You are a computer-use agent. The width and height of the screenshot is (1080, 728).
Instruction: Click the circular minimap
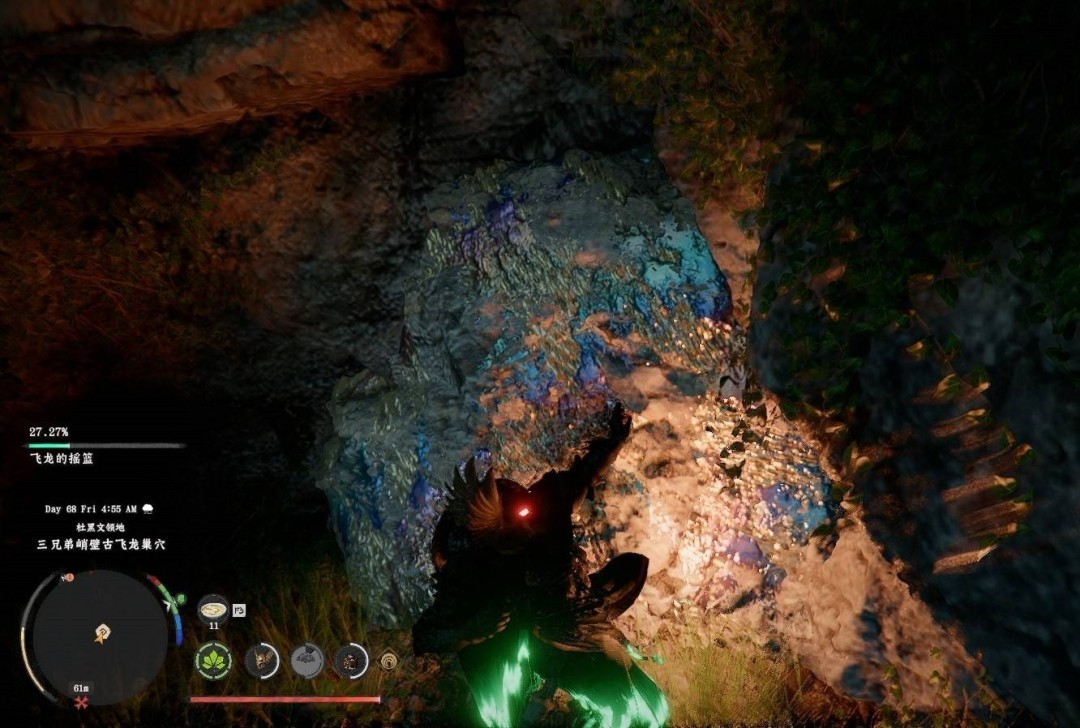pos(101,636)
